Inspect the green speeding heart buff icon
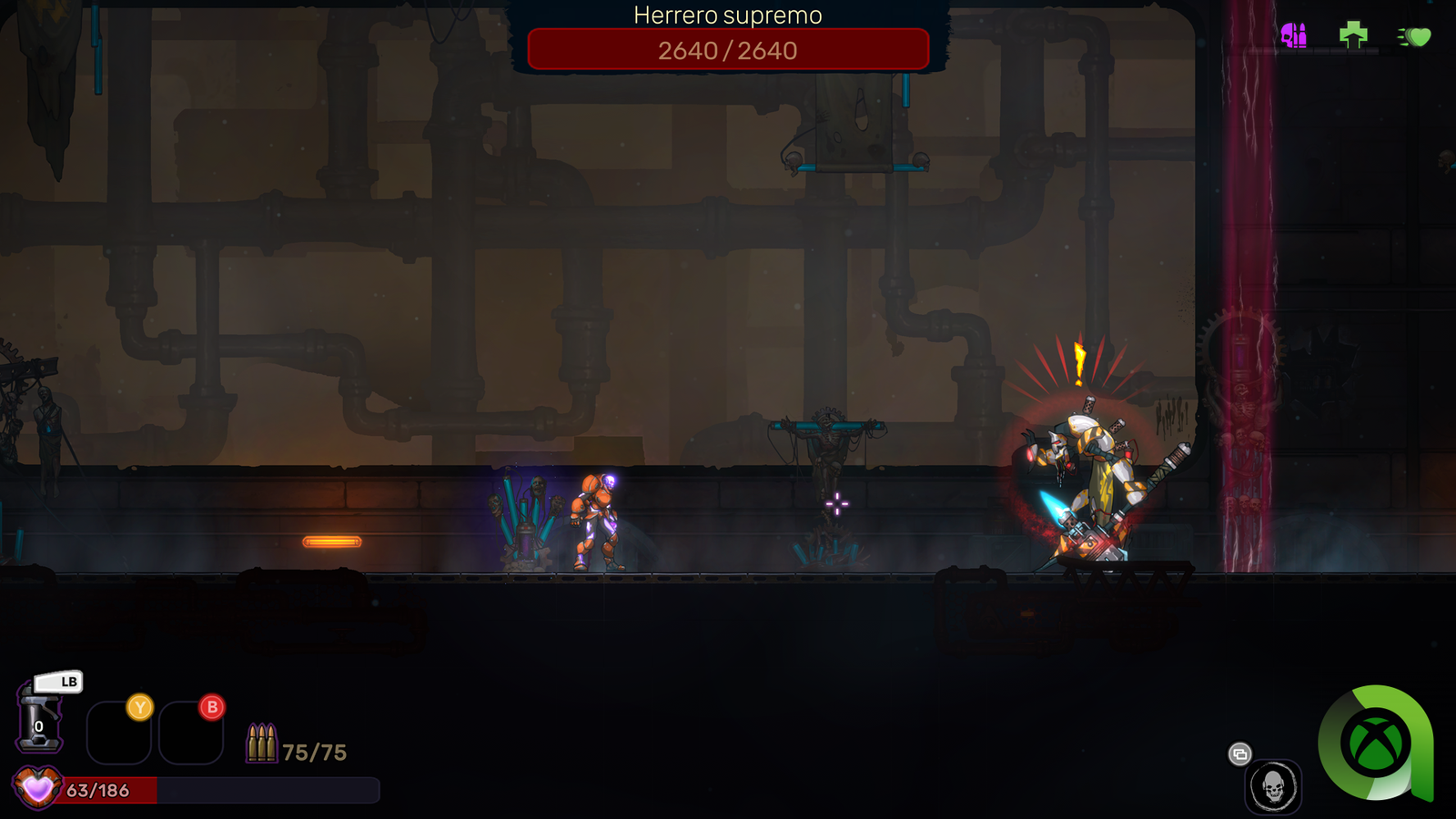 click(x=1415, y=36)
